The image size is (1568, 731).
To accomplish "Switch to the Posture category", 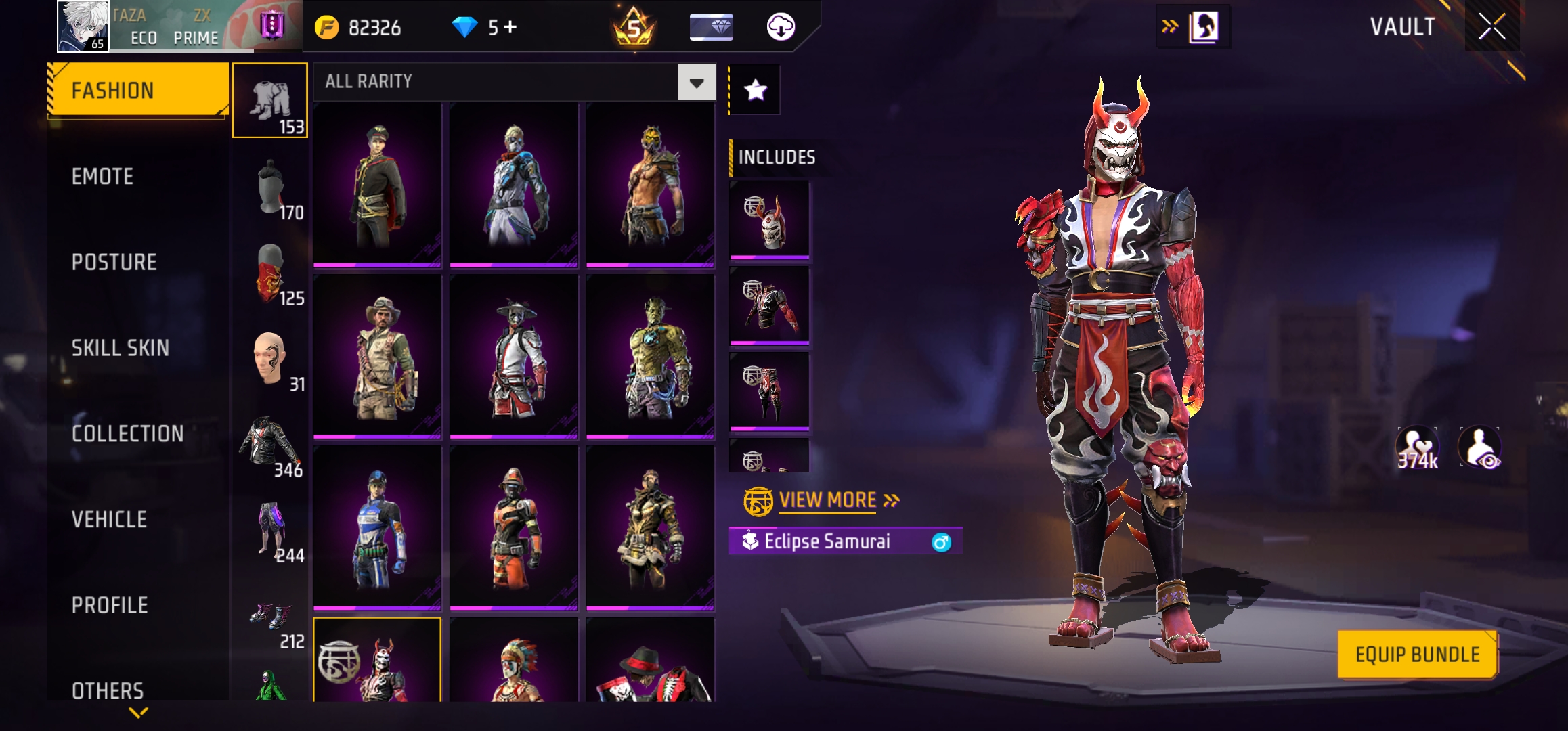I will tap(114, 263).
